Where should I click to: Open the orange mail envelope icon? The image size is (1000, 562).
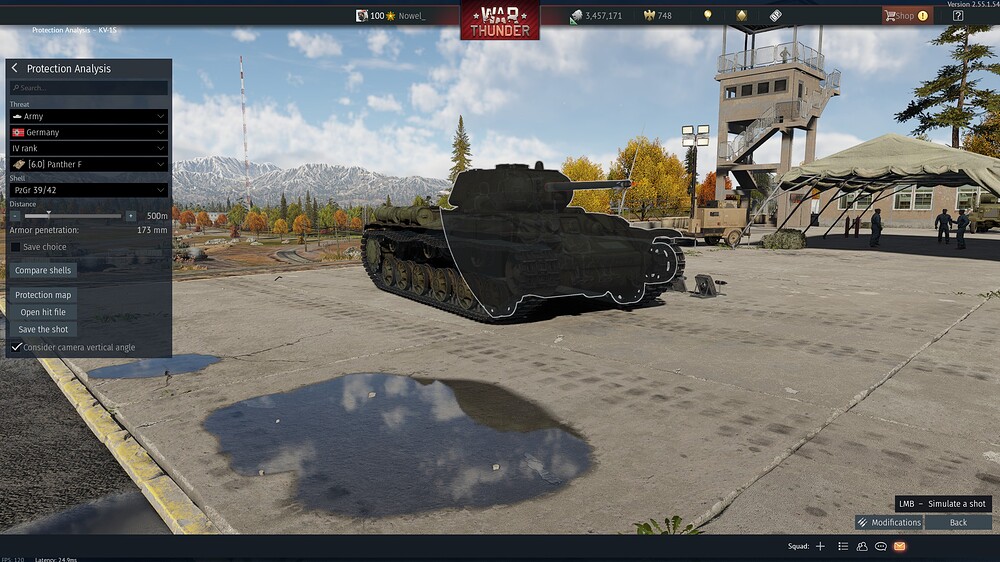pos(899,546)
